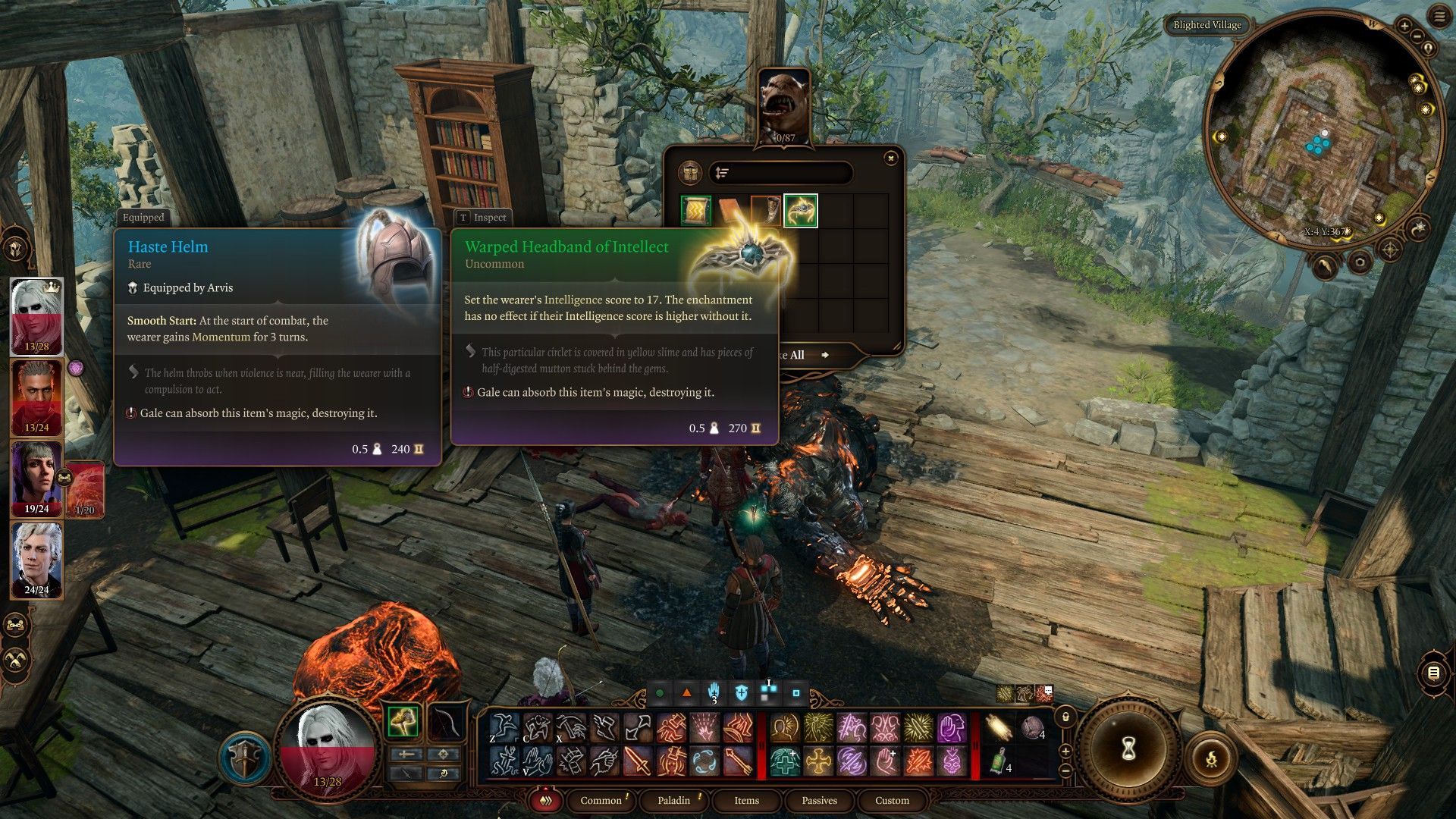This screenshot has height=819, width=1456.
Task: Open the loot sort options bar
Action: [x=780, y=173]
